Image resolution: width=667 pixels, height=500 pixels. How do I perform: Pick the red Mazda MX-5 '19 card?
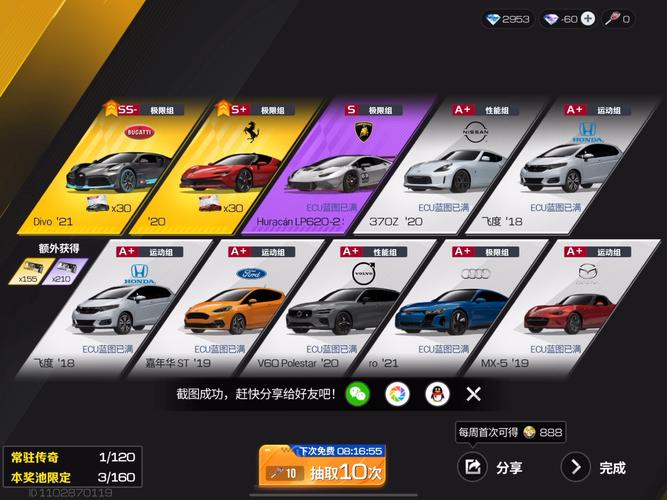[553, 305]
